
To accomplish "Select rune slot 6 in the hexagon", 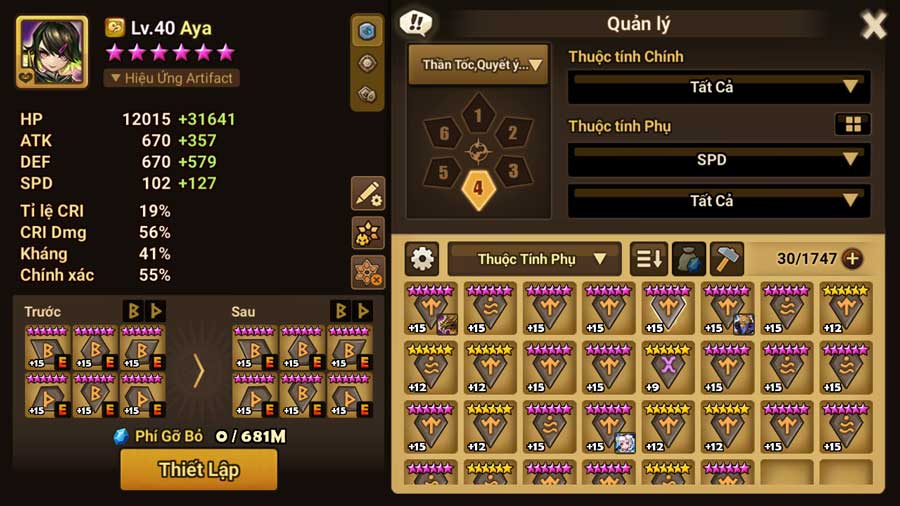I will (444, 133).
